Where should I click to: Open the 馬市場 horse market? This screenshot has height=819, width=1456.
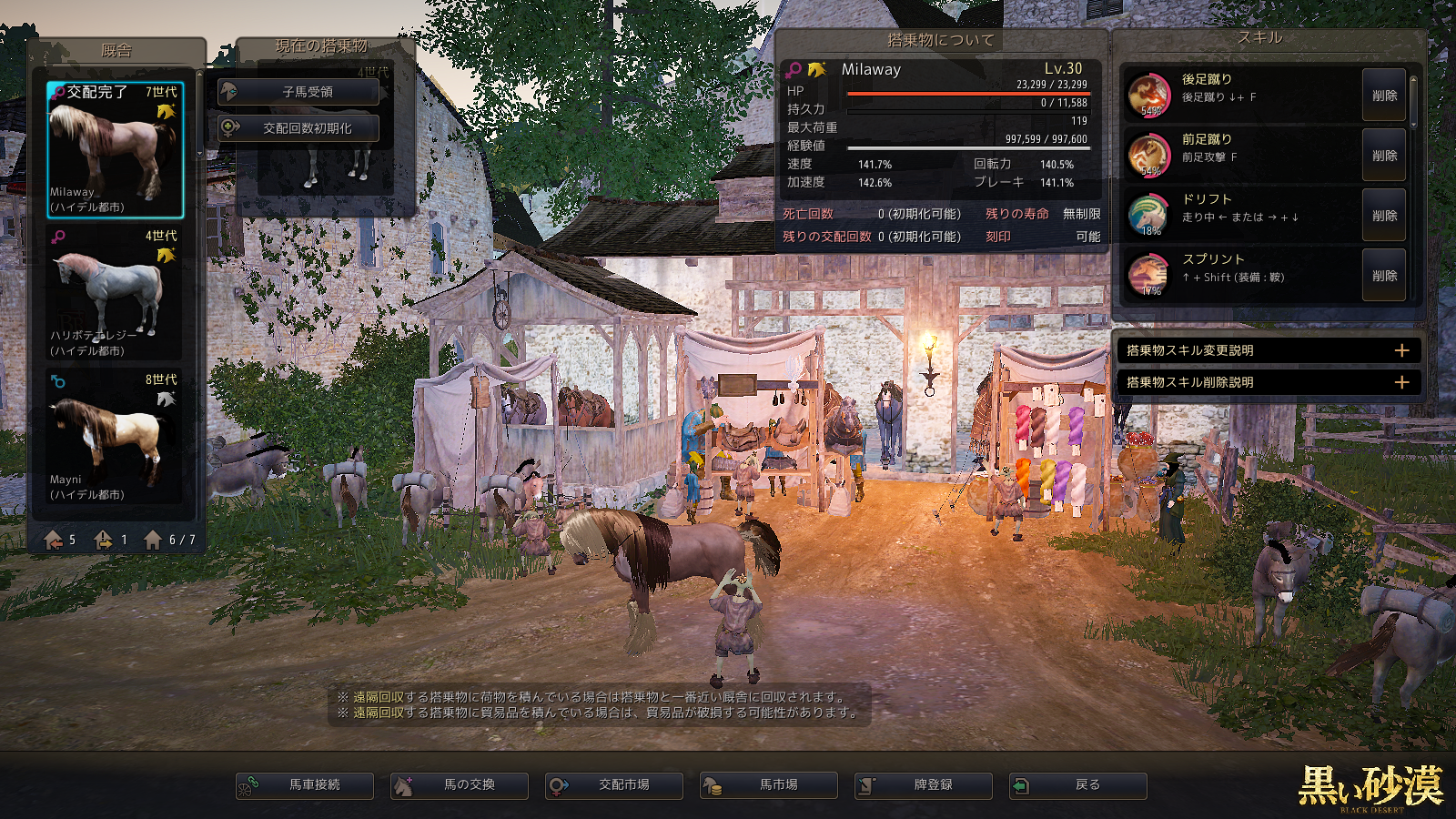(769, 784)
